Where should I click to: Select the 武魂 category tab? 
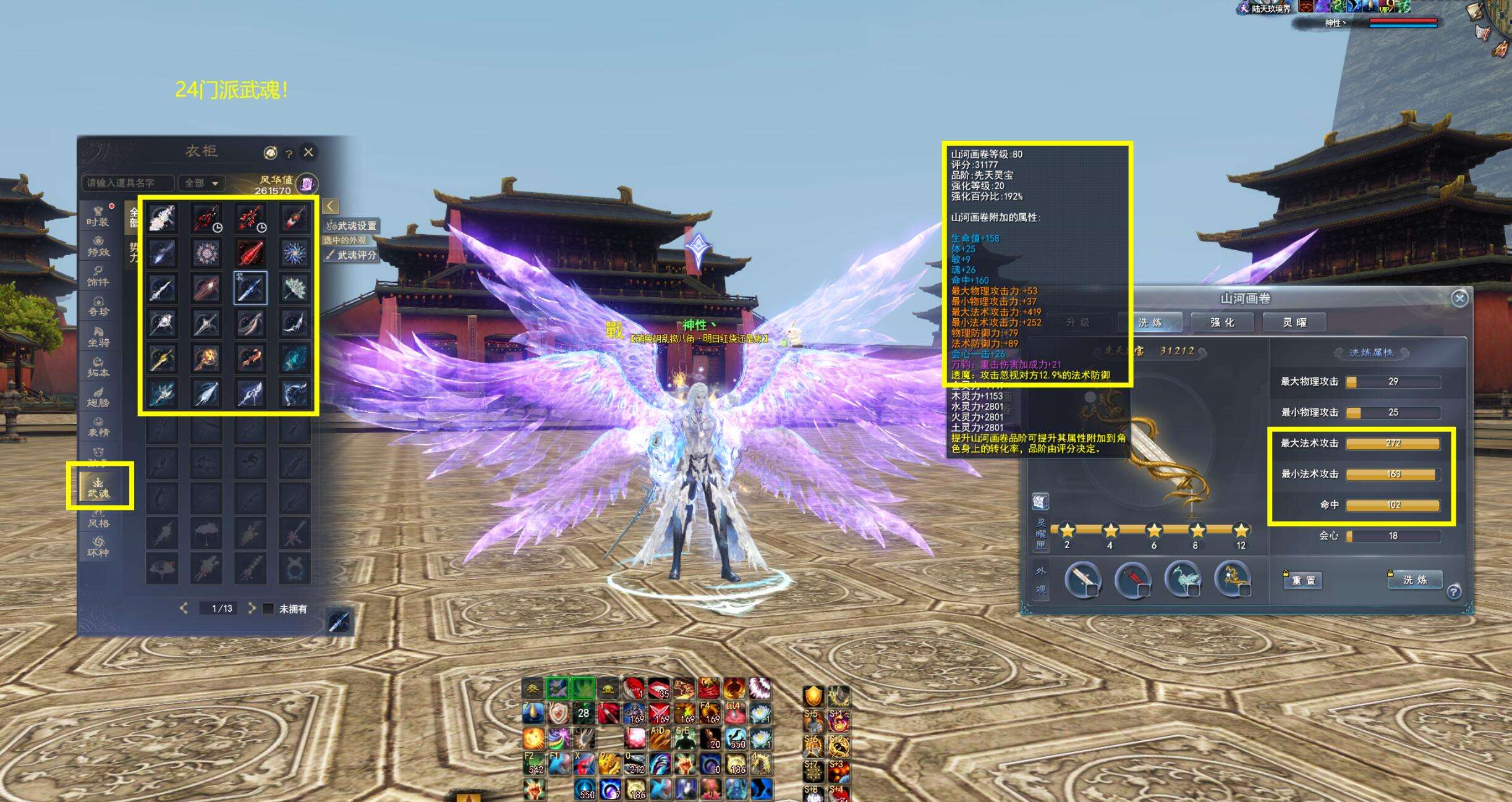click(x=99, y=486)
